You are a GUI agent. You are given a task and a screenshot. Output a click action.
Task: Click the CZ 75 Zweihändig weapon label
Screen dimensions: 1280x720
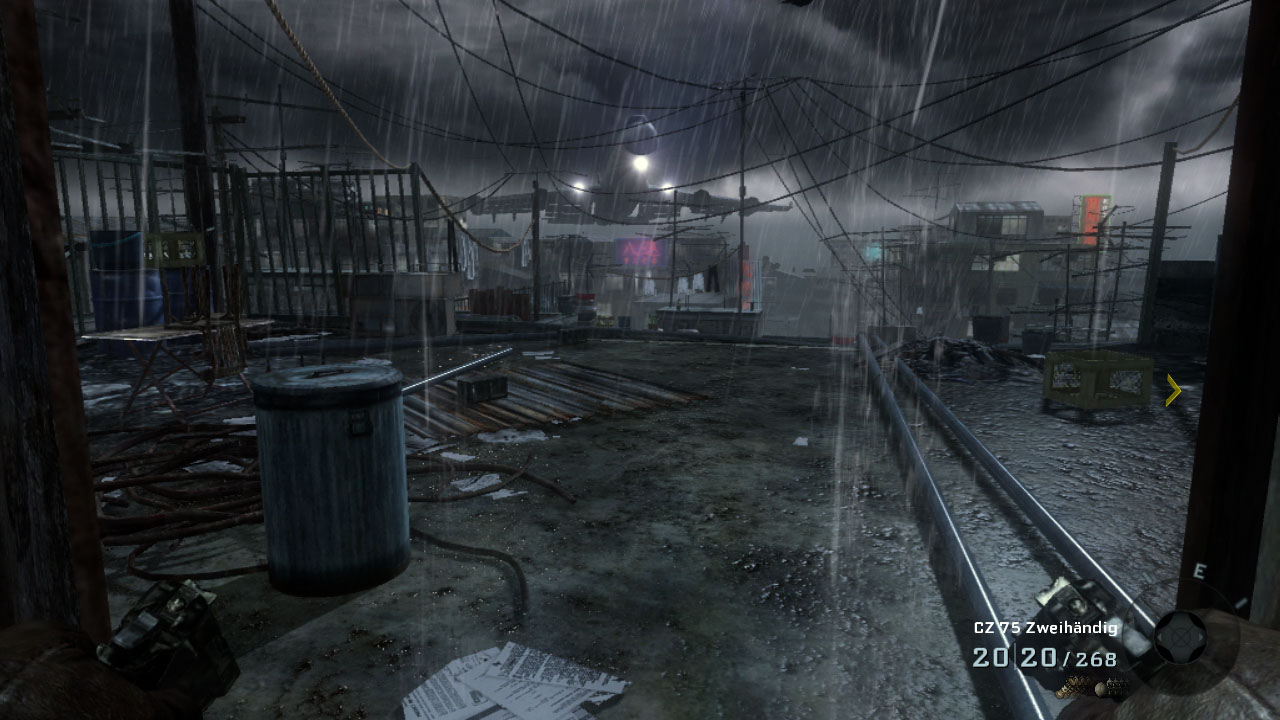pyautogui.click(x=1045, y=628)
